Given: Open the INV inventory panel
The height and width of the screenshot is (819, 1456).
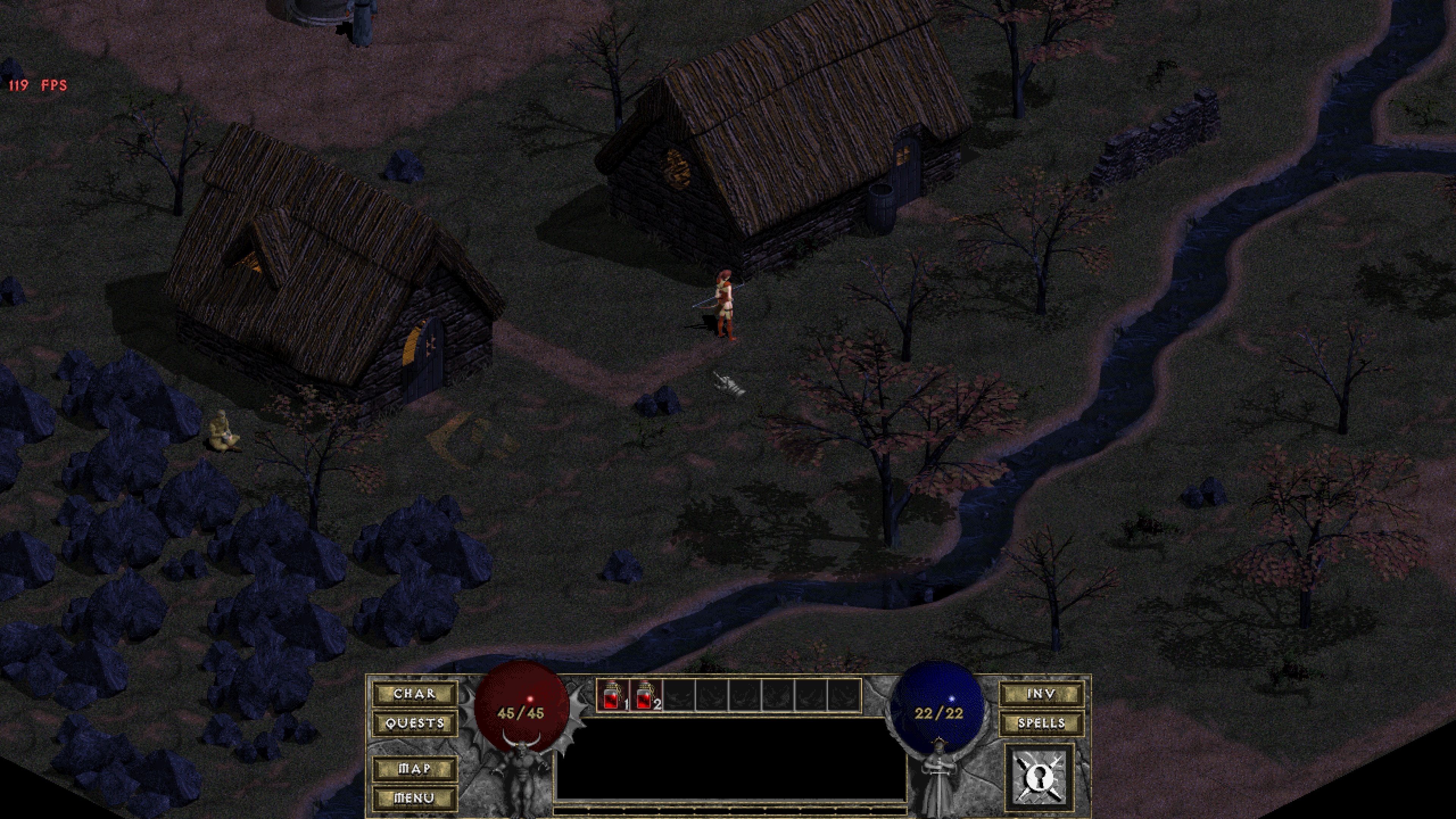Looking at the screenshot, I should (1042, 695).
